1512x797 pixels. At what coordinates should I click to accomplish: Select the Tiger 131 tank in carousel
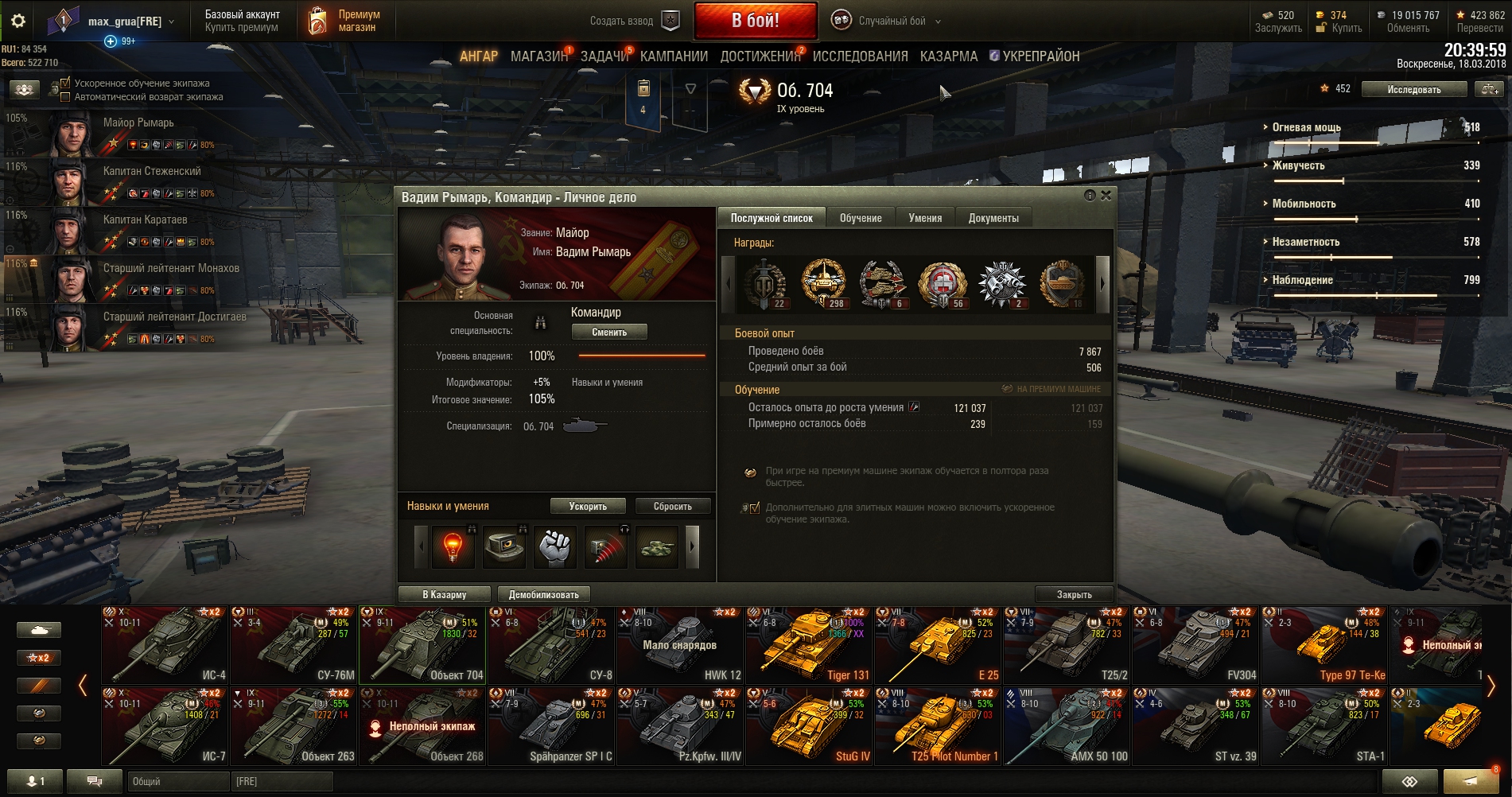click(809, 645)
